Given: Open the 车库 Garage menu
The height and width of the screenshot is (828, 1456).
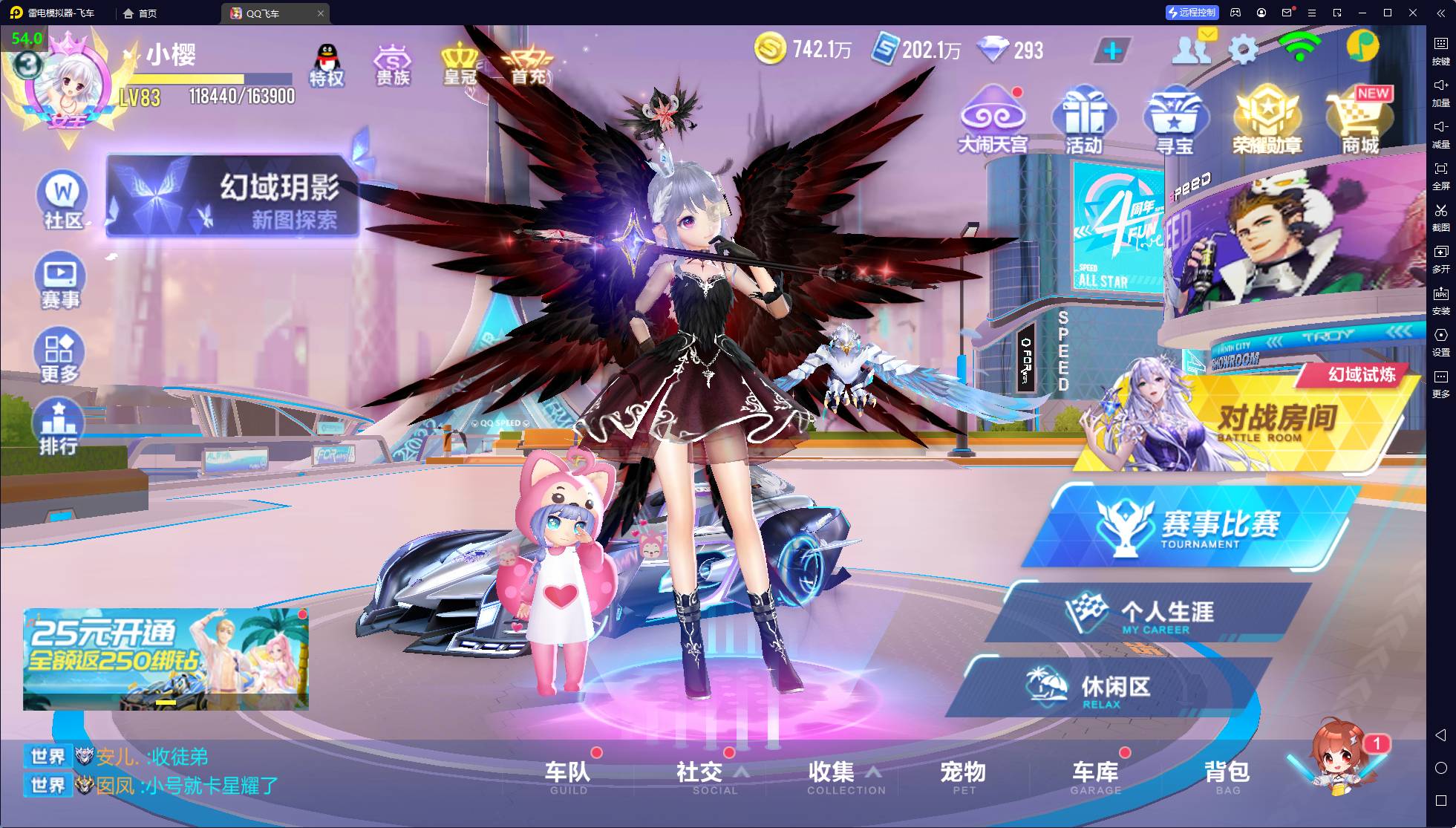Looking at the screenshot, I should pyautogui.click(x=1095, y=776).
